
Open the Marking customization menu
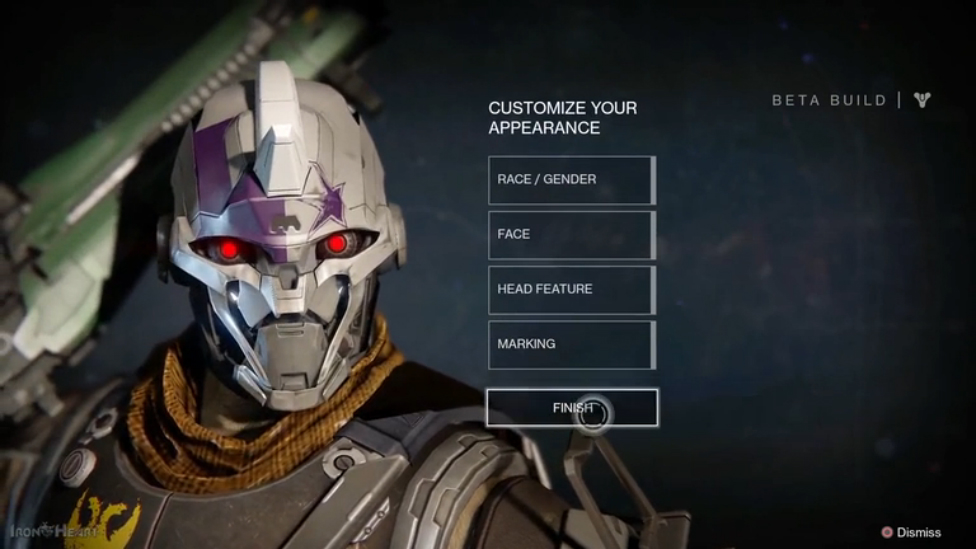pyautogui.click(x=571, y=345)
